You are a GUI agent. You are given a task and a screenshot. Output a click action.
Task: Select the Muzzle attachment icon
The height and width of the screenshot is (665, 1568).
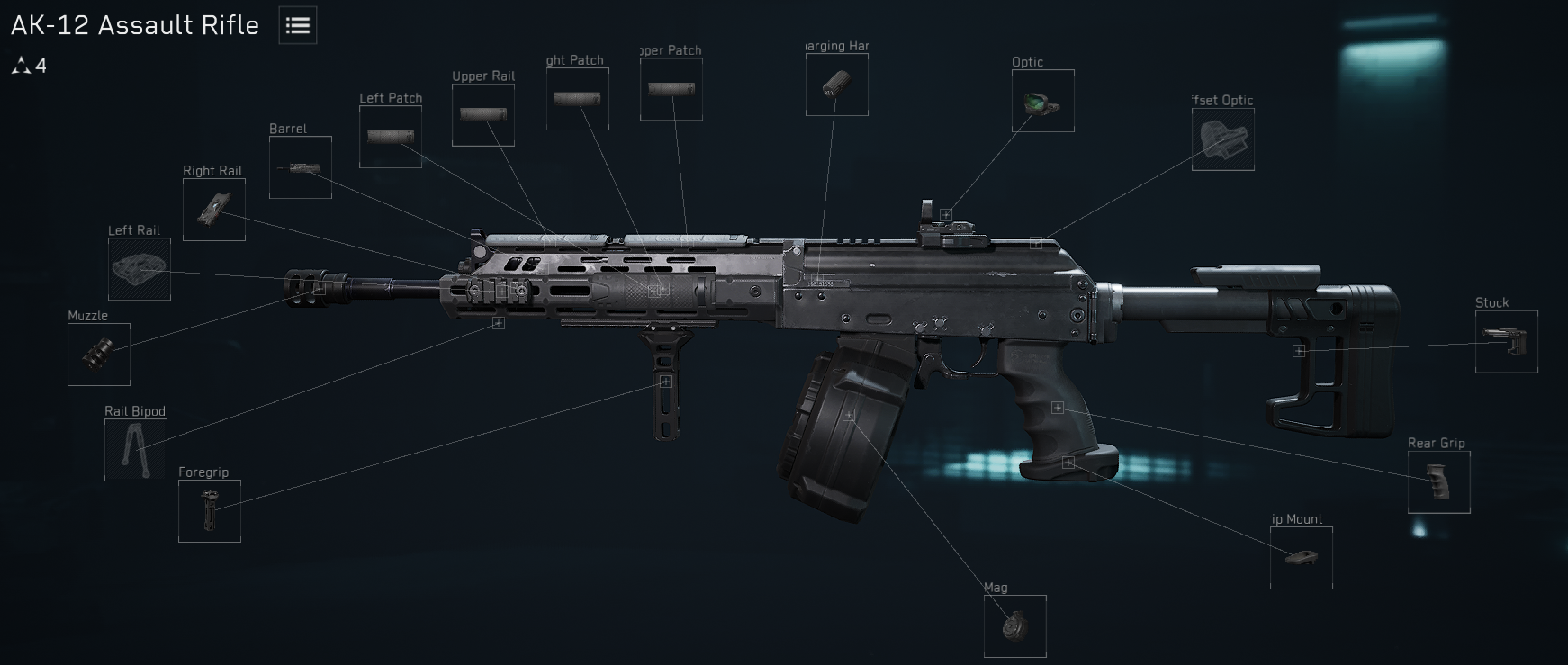tap(99, 354)
